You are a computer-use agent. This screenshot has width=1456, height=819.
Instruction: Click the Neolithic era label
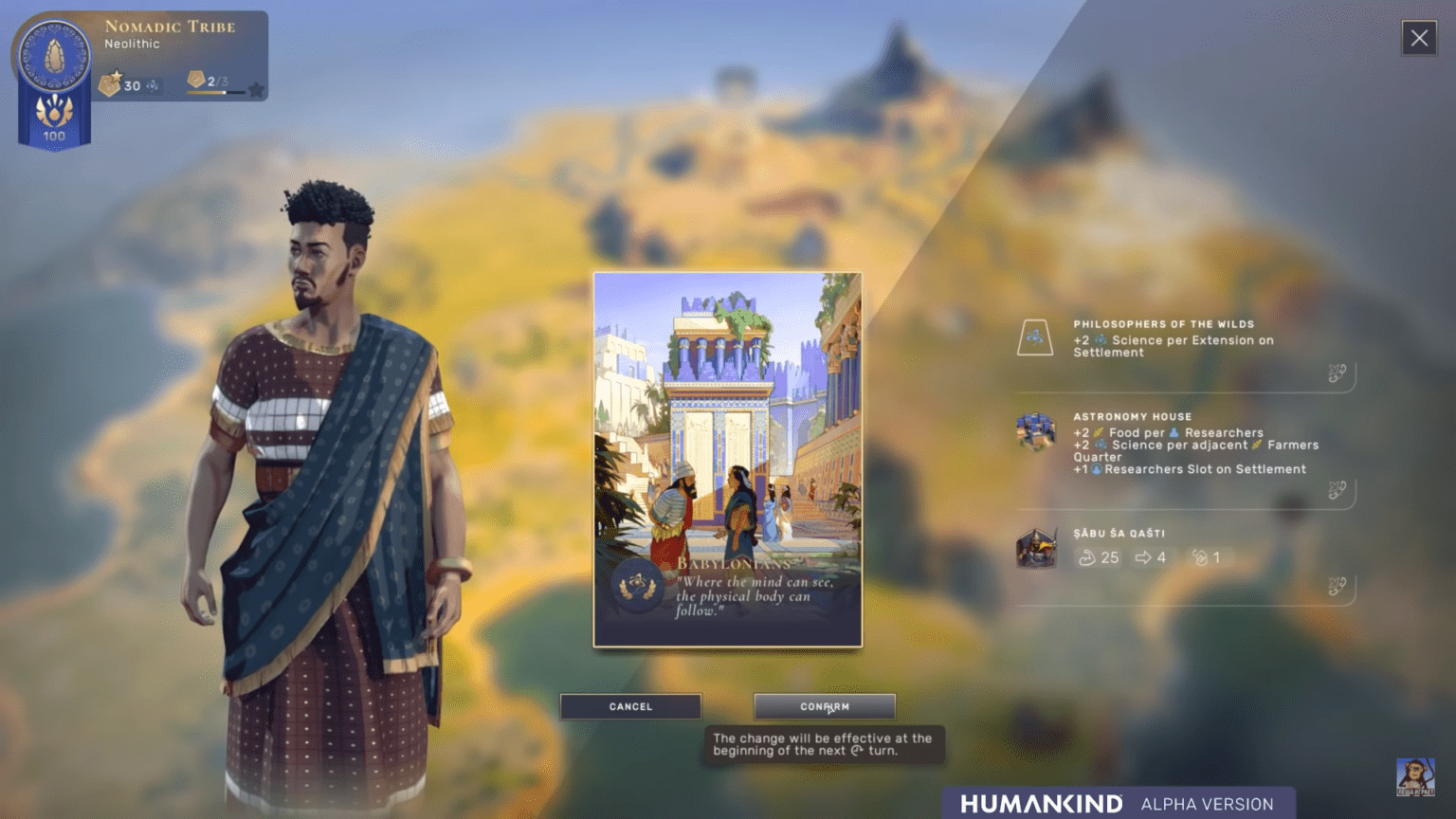pyautogui.click(x=131, y=44)
